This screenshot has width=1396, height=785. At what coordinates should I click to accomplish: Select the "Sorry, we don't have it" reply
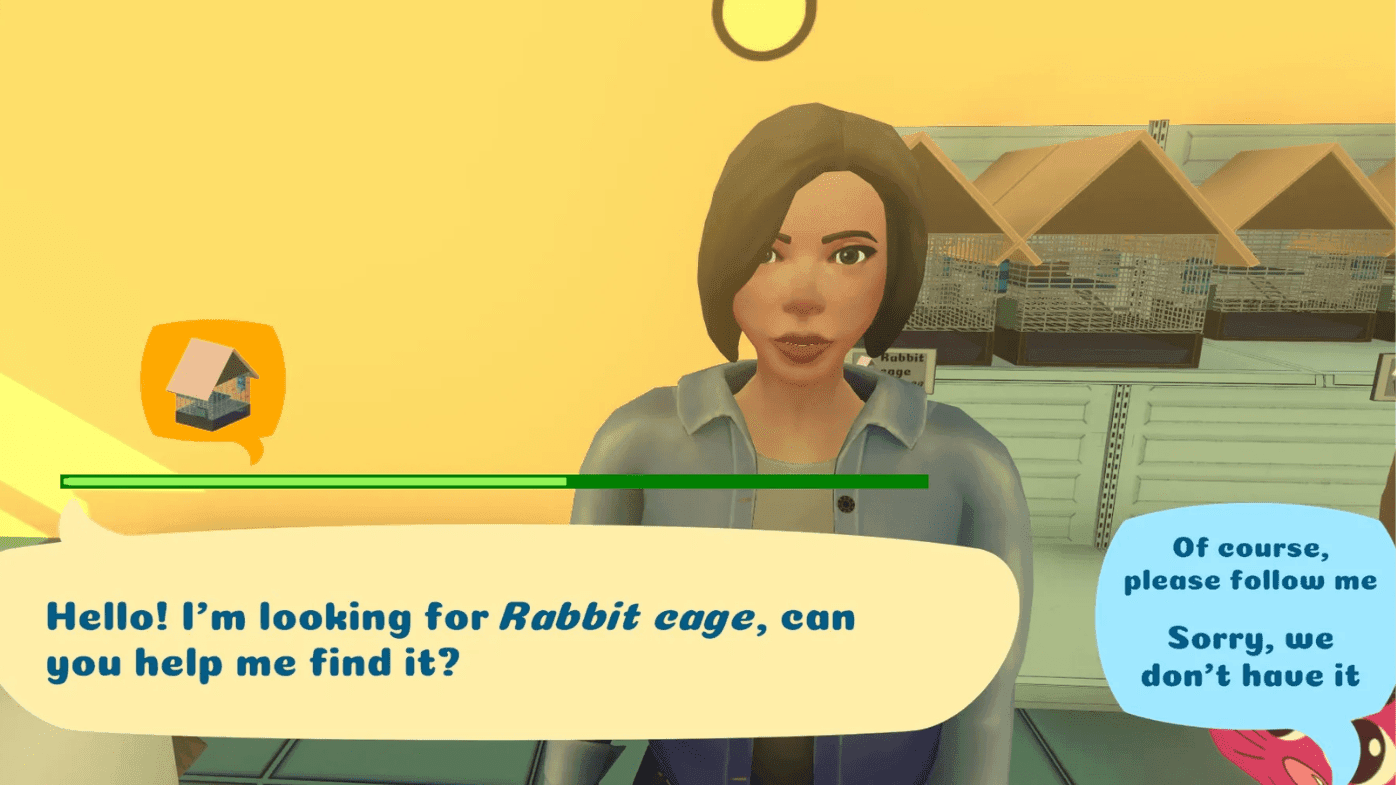[x=1250, y=656]
